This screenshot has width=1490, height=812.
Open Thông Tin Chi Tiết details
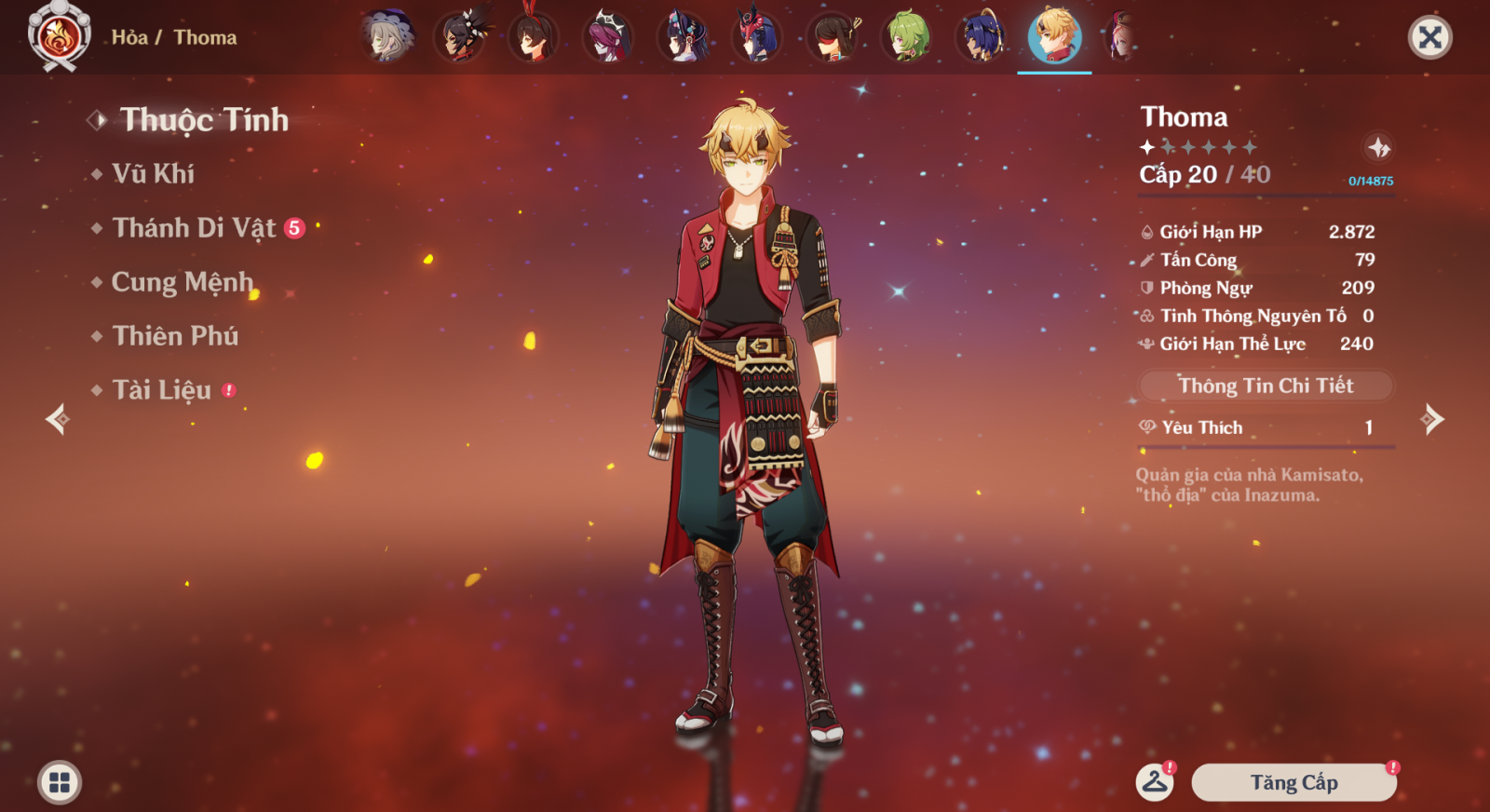click(x=1266, y=386)
